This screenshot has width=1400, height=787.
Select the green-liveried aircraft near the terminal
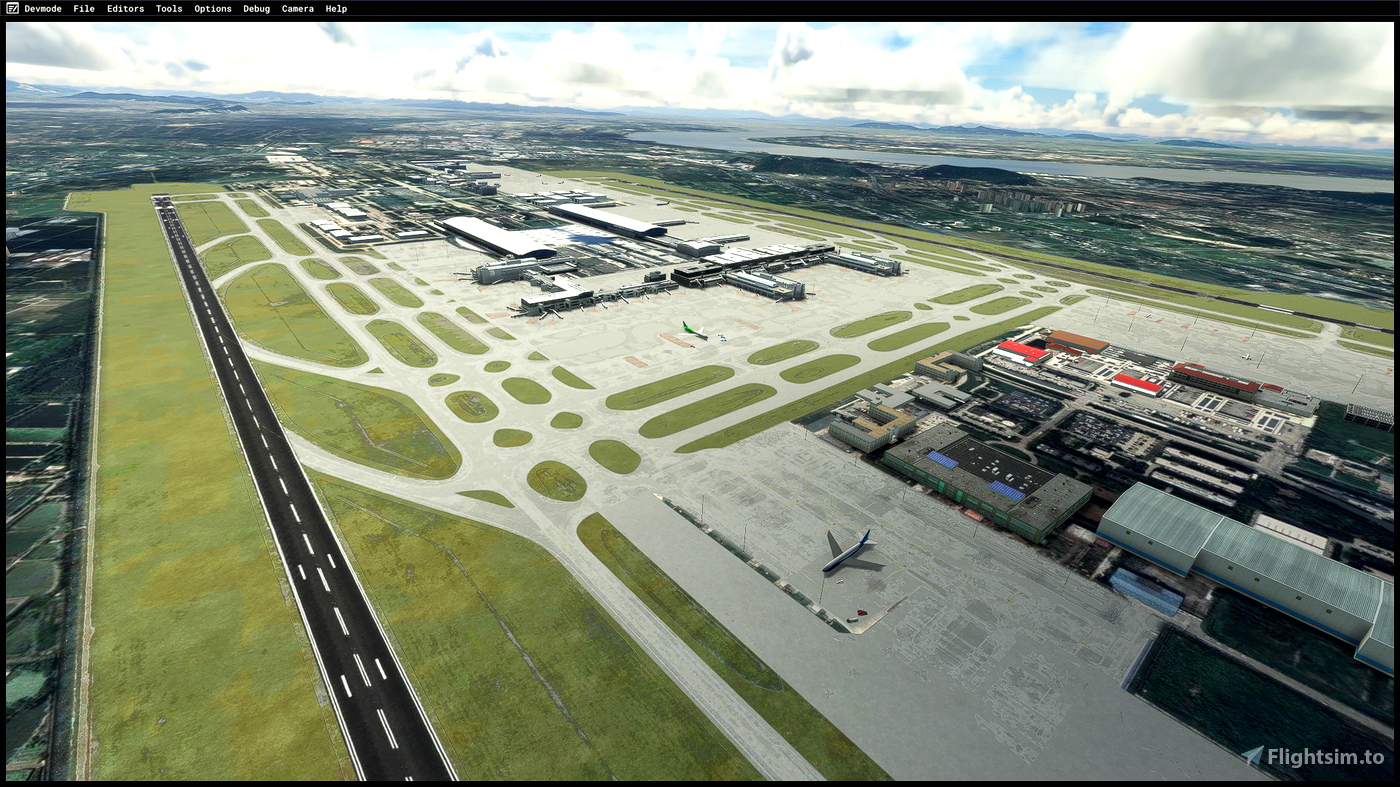tap(692, 328)
